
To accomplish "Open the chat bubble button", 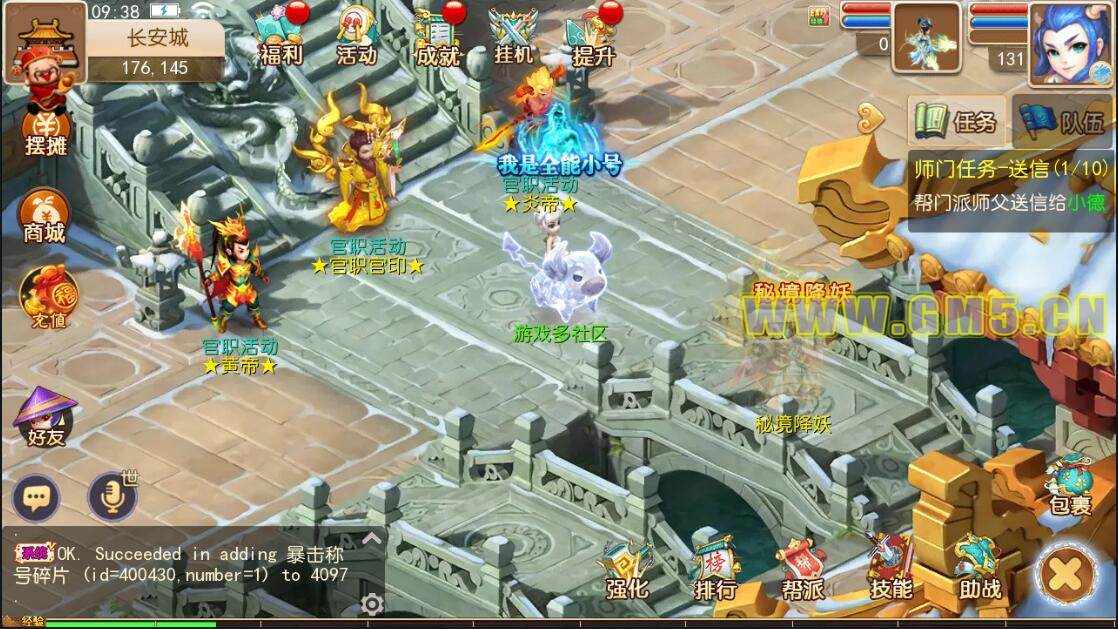I will 36,497.
